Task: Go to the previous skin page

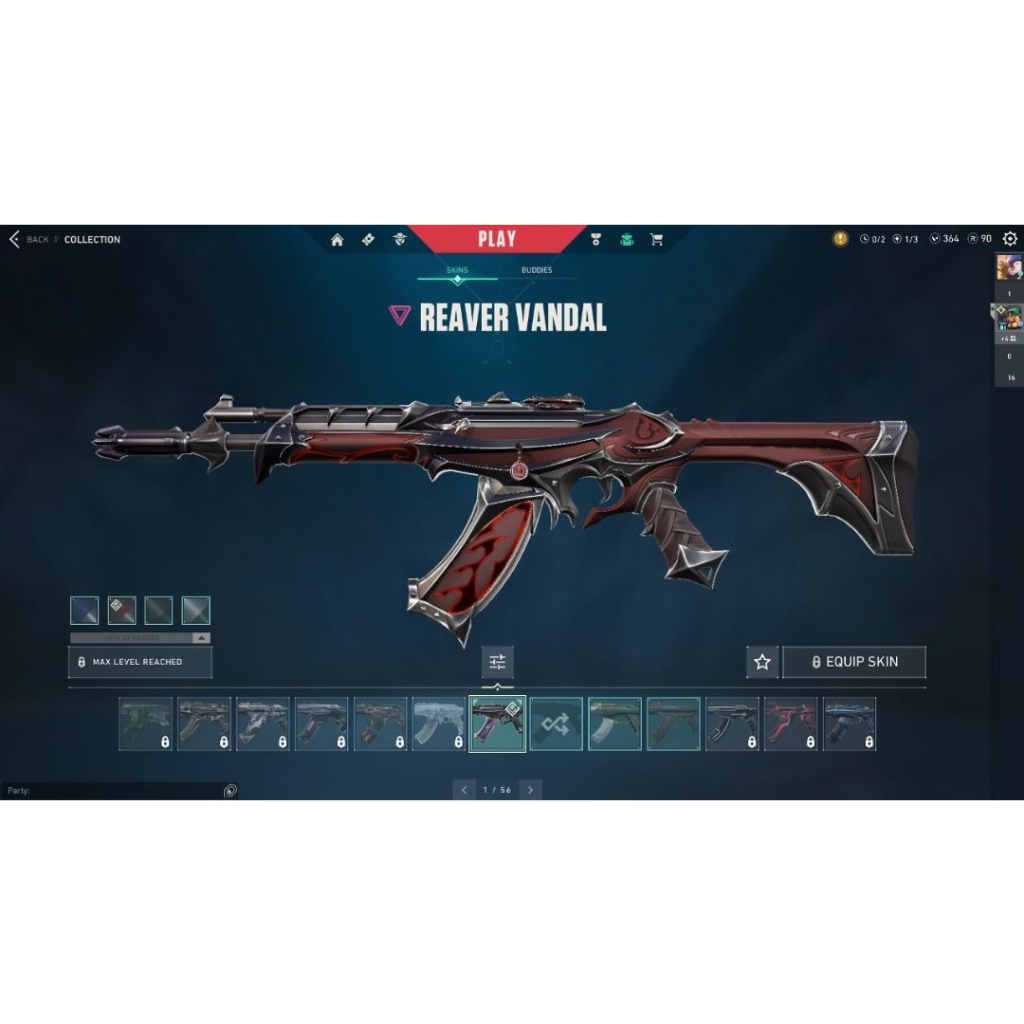Action: click(463, 790)
